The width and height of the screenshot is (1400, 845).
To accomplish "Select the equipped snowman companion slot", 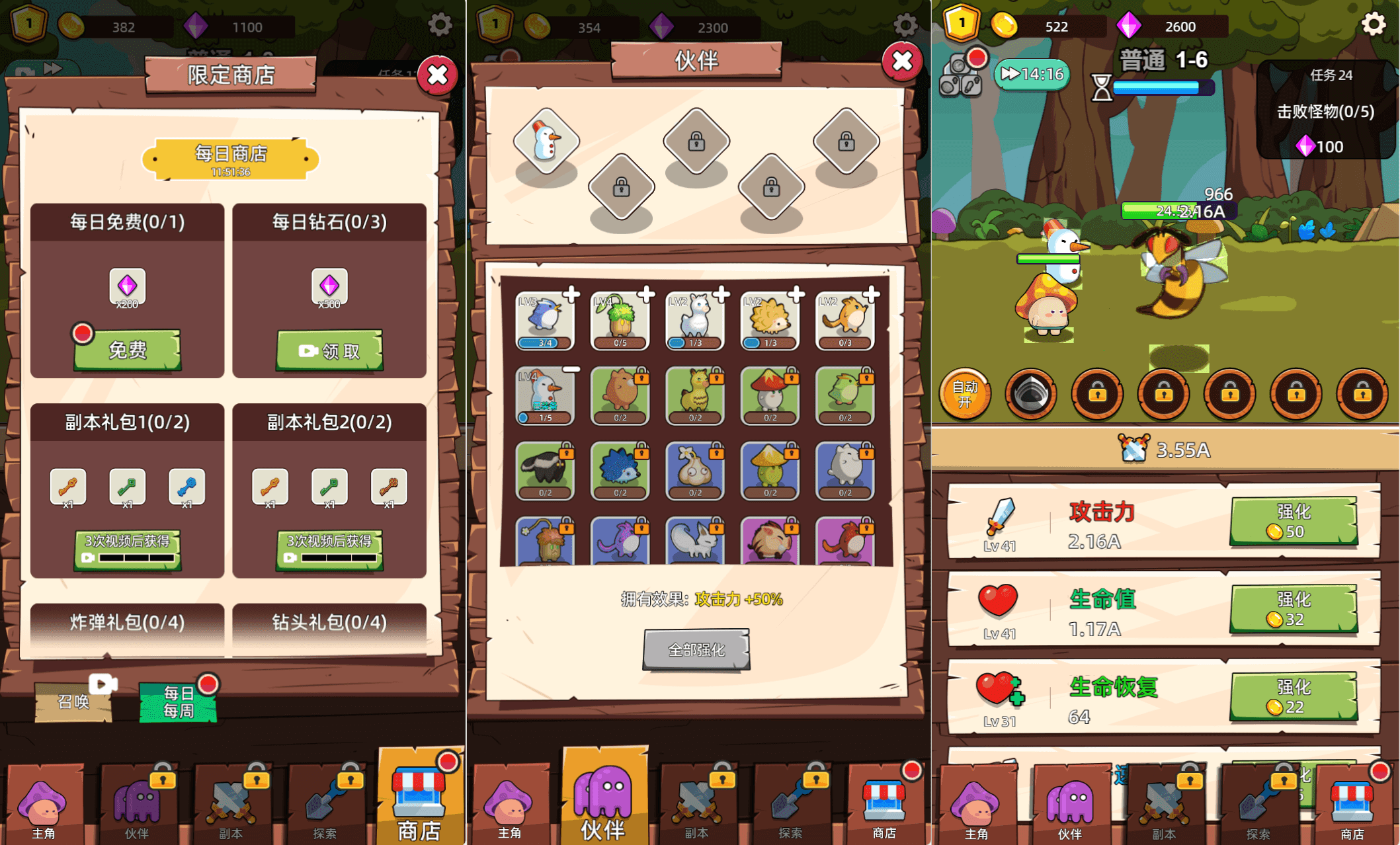I will 546,141.
